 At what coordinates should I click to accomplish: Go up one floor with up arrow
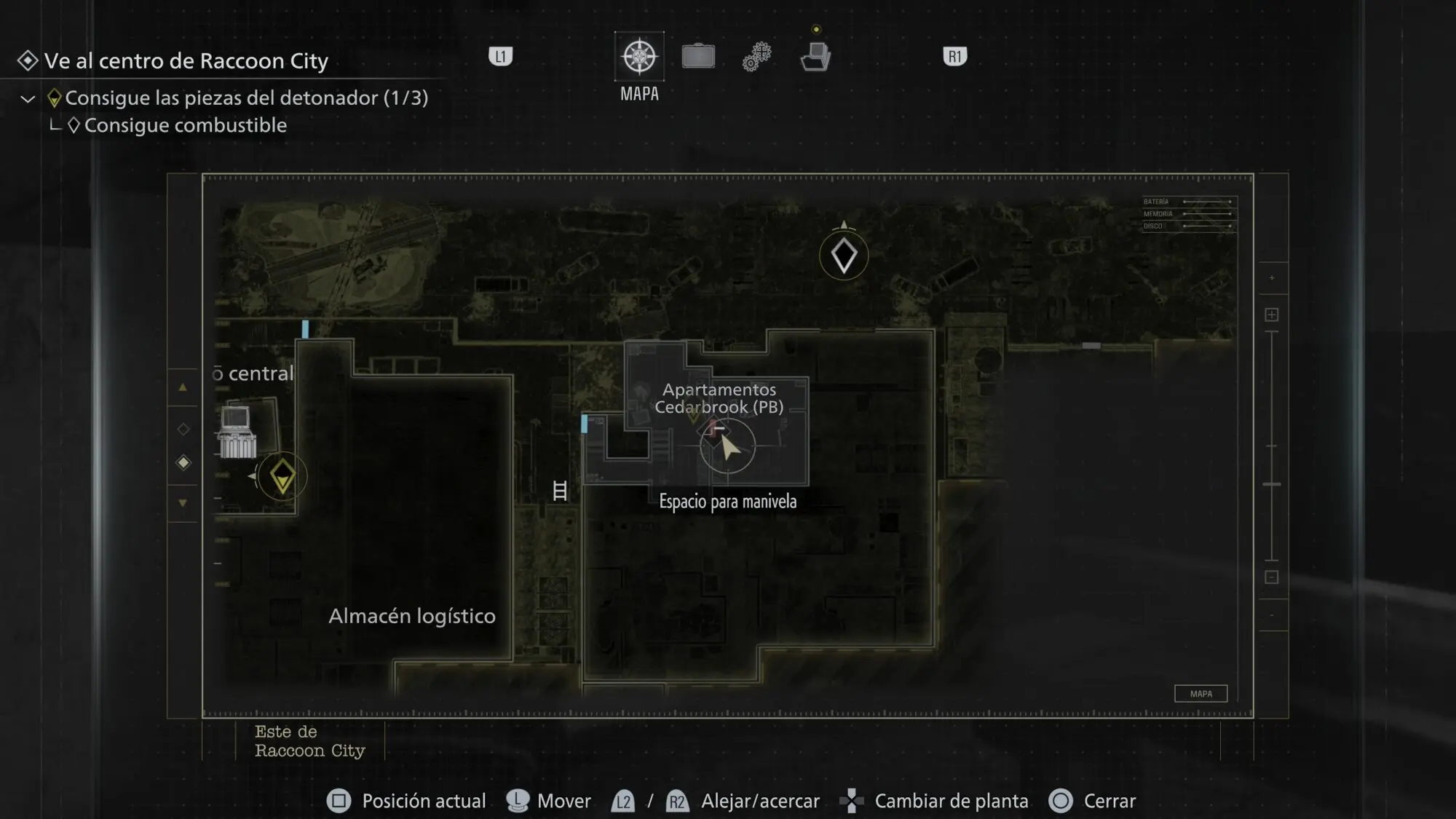[183, 387]
